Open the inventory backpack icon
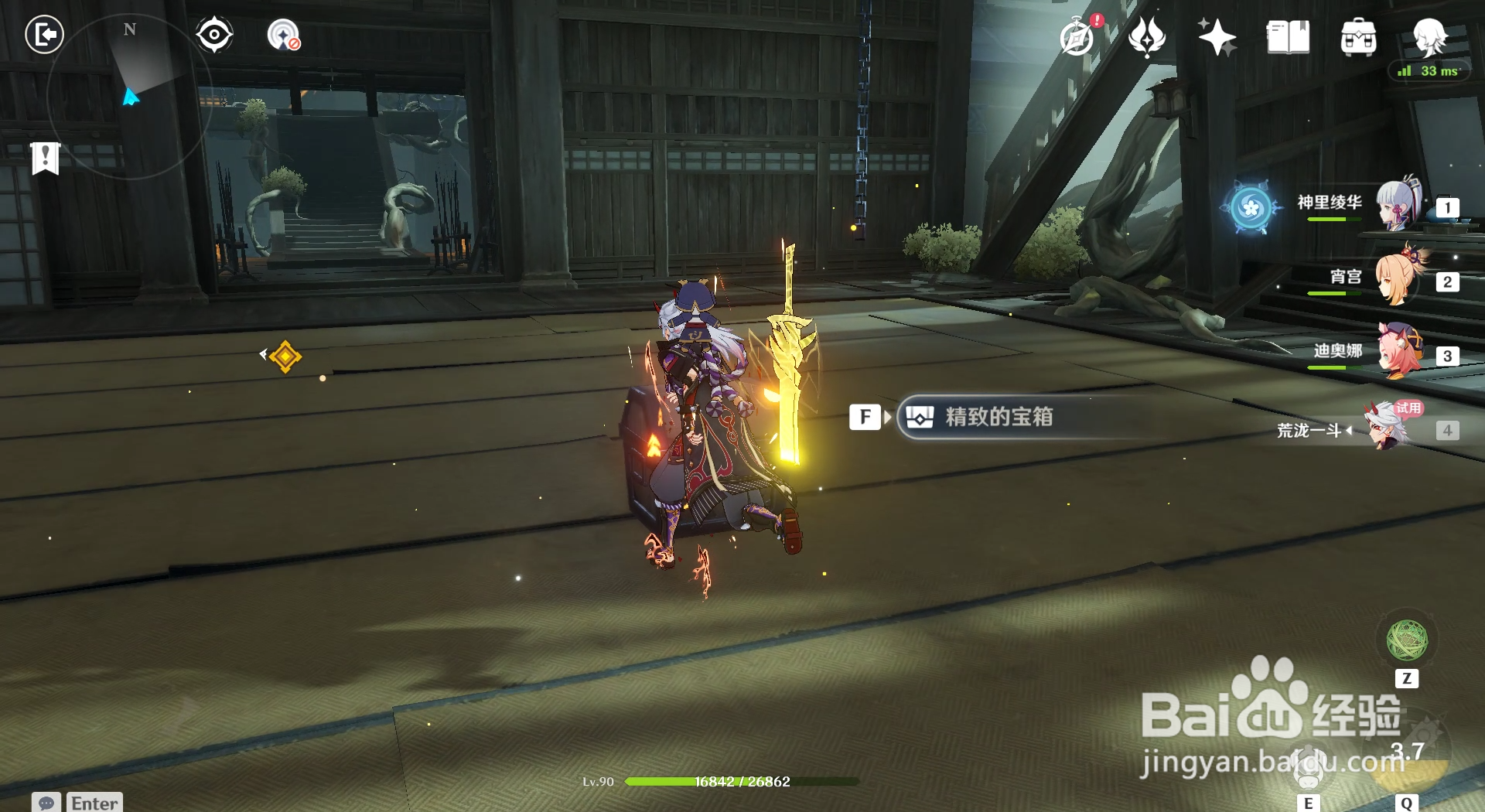The image size is (1485, 812). point(1358,37)
